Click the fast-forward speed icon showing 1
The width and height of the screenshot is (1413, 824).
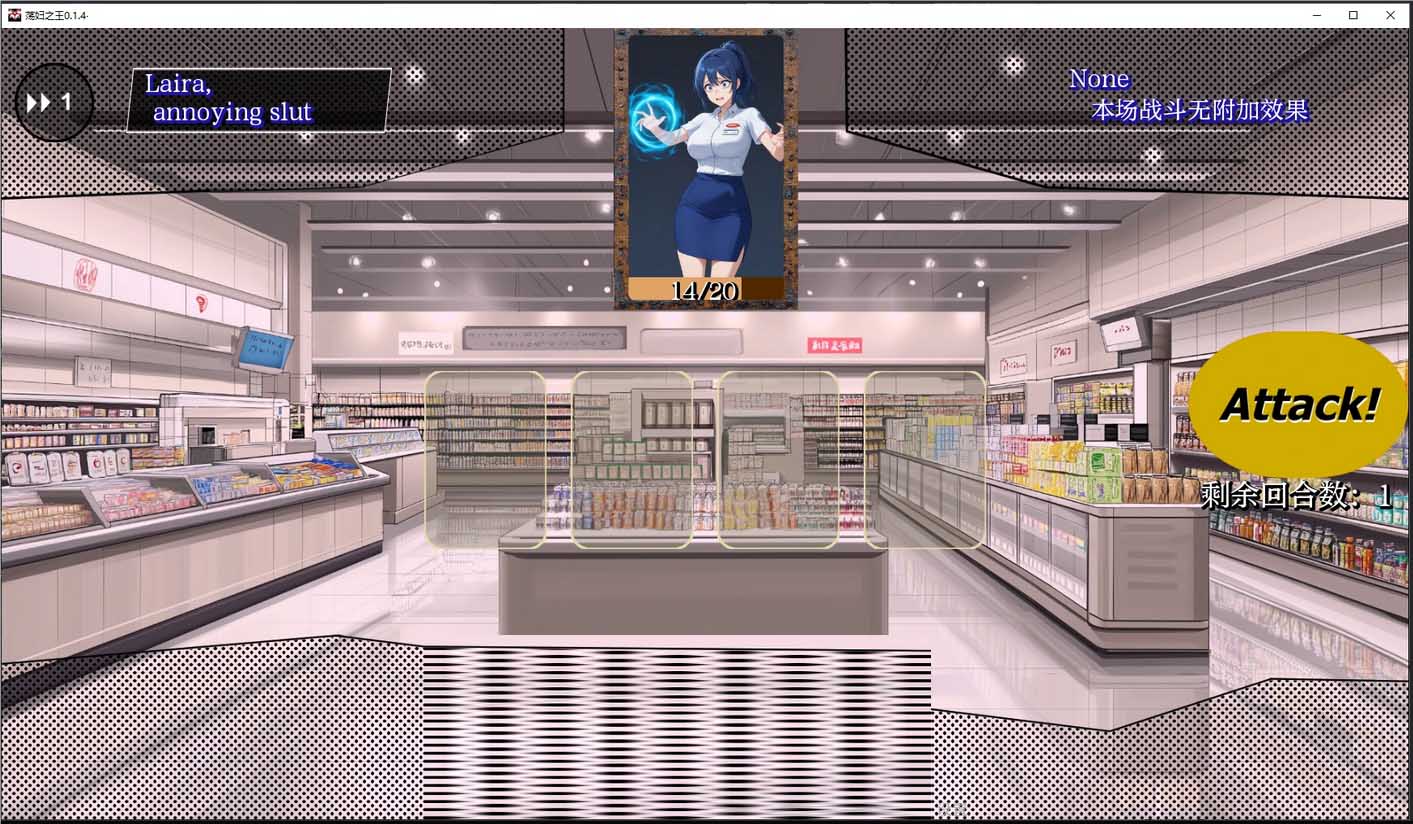(51, 100)
